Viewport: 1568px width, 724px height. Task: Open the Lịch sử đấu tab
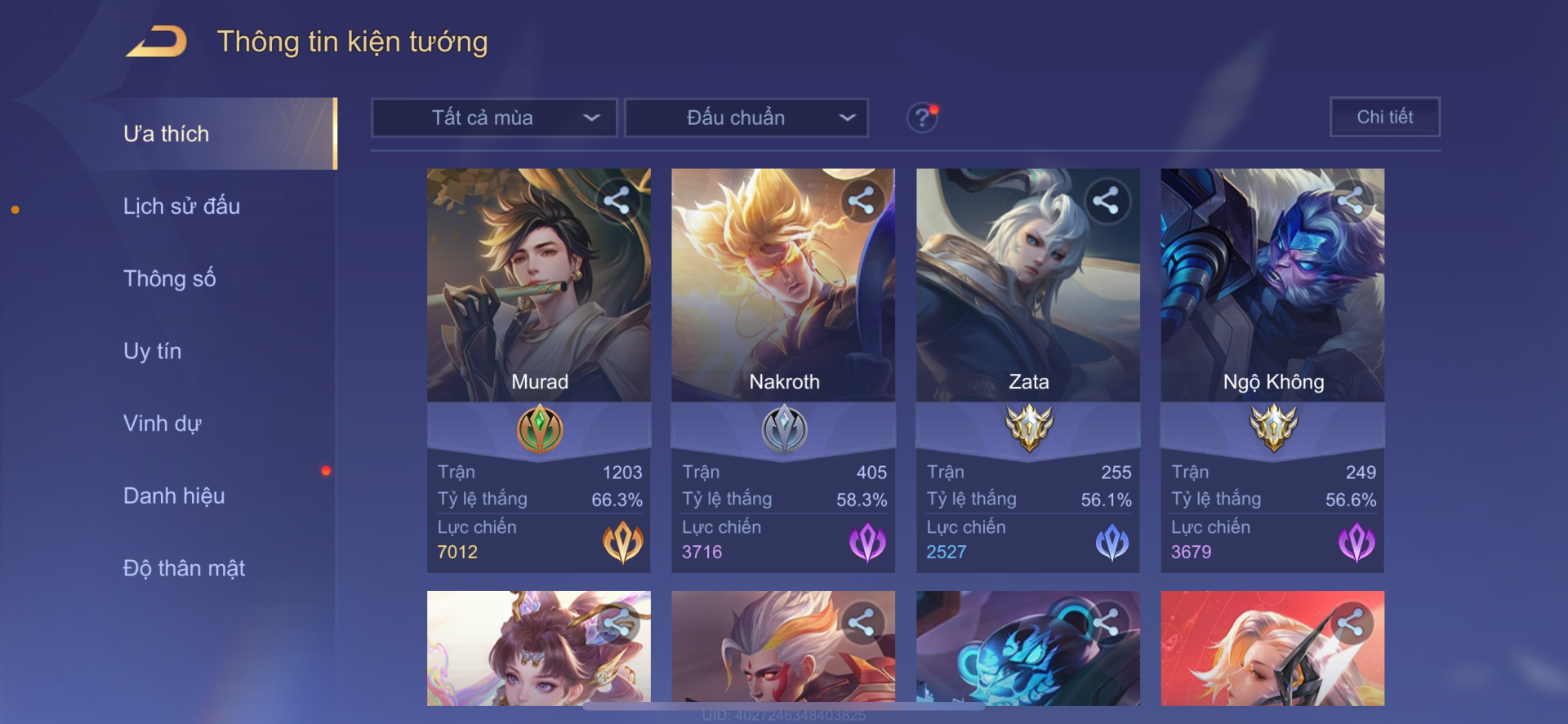[x=181, y=207]
